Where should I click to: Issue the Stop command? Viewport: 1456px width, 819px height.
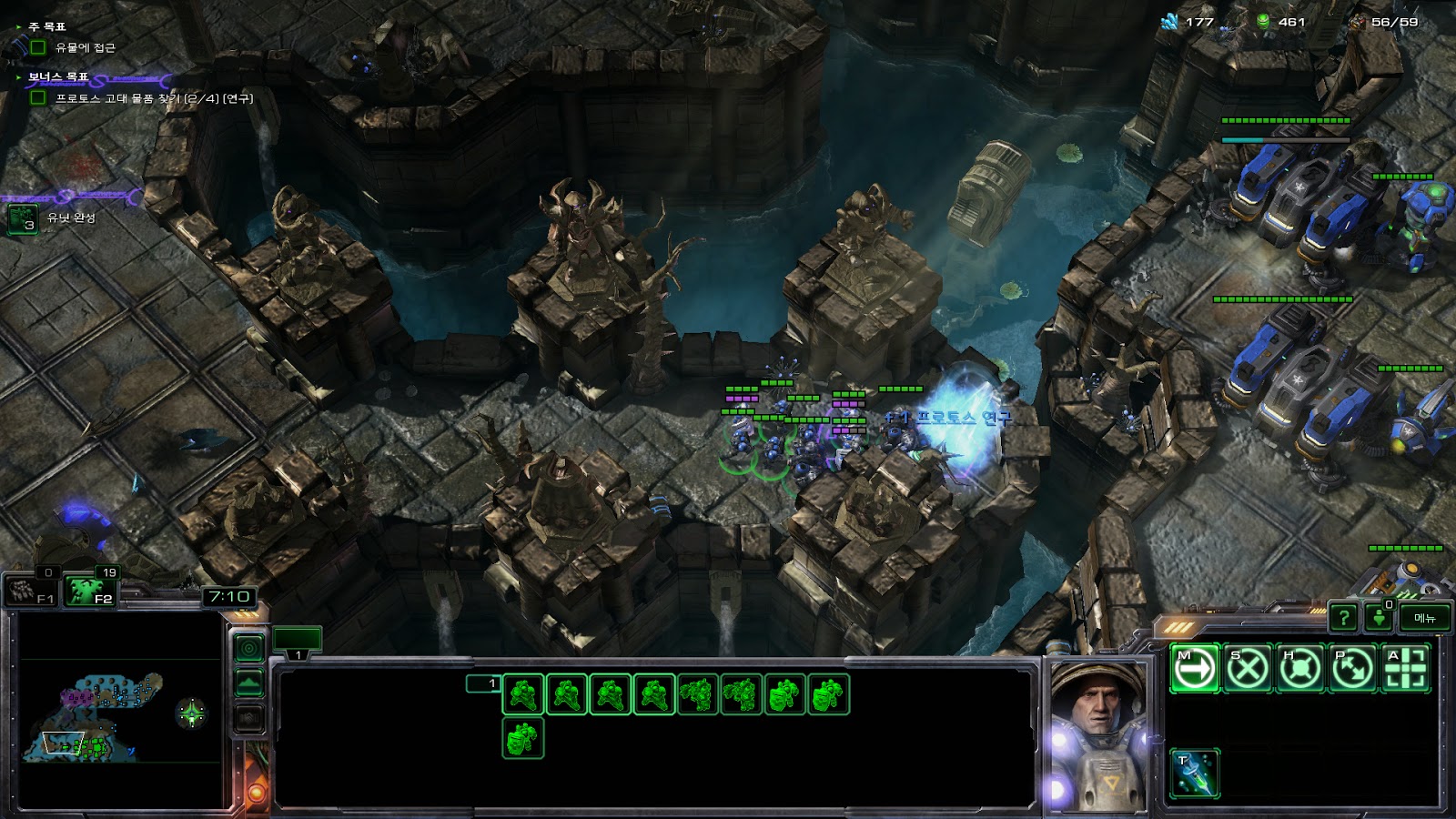click(x=1247, y=669)
